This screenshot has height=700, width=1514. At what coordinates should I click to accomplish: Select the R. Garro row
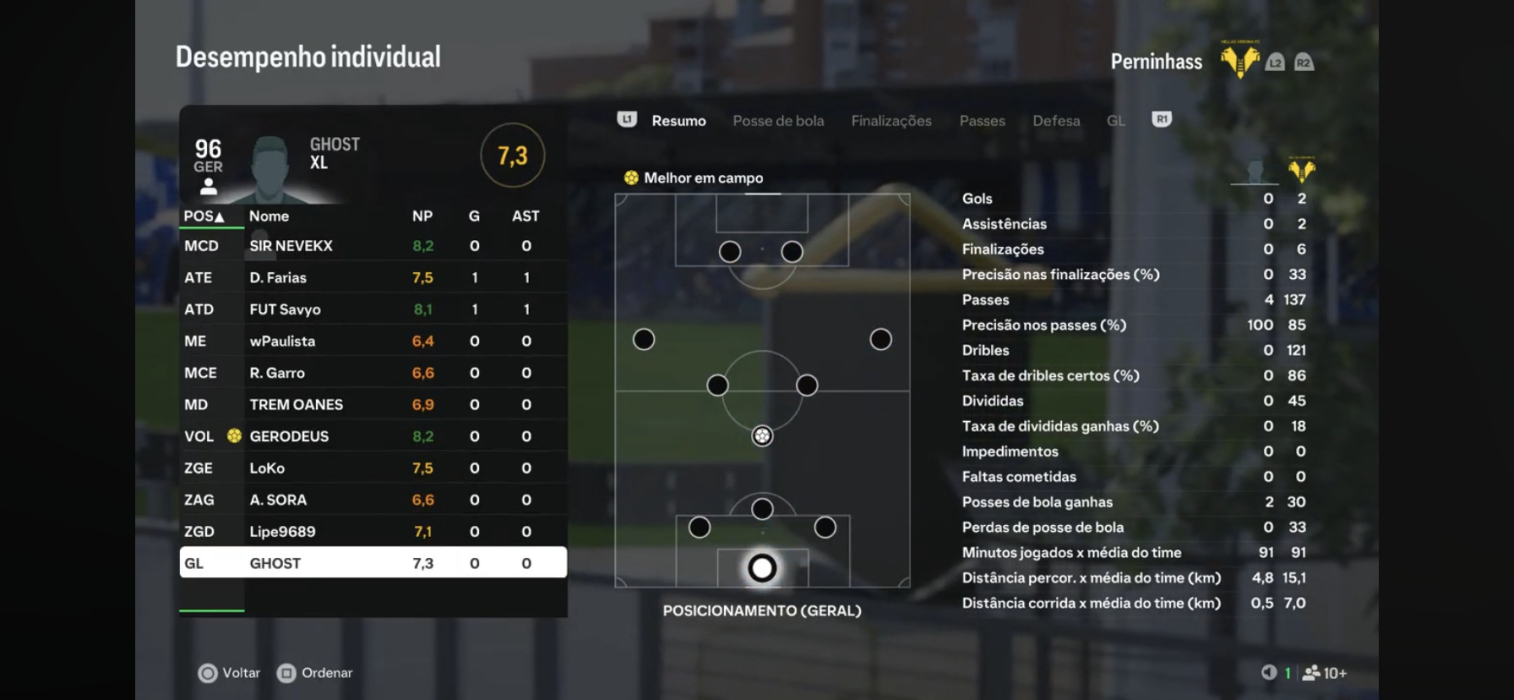pos(372,373)
